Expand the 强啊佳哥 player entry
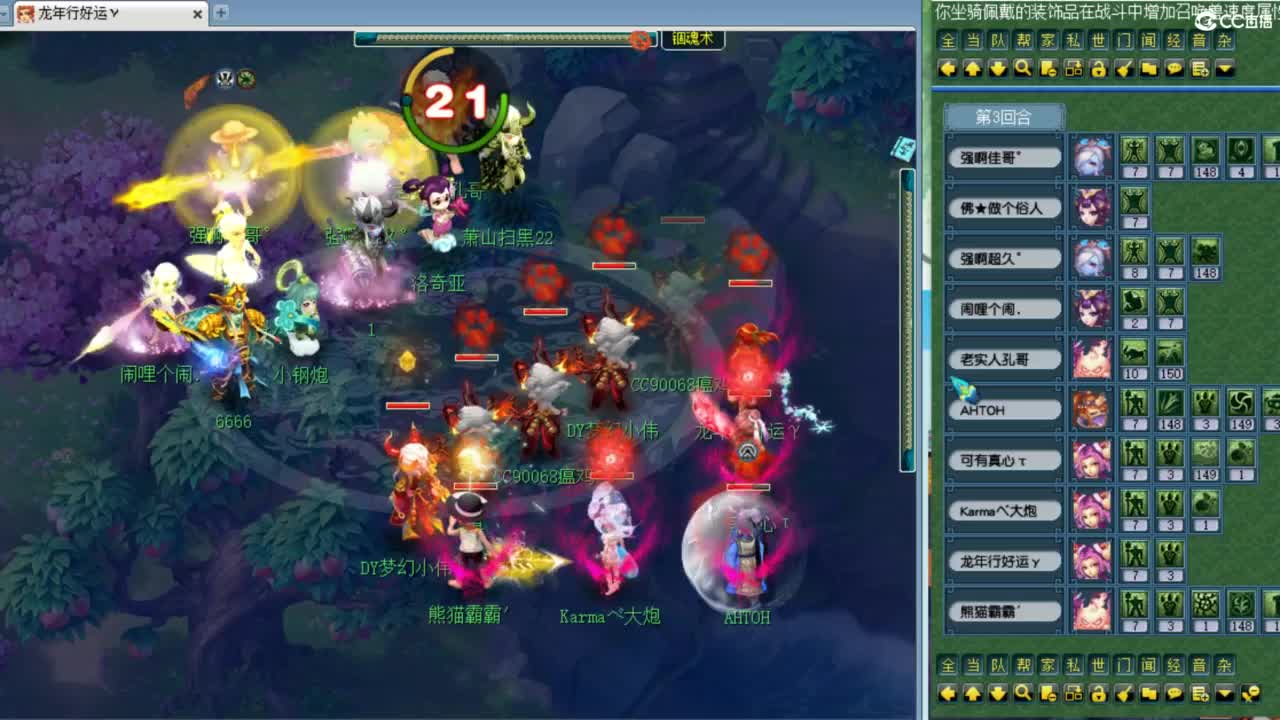1280x720 pixels. click(1002, 156)
